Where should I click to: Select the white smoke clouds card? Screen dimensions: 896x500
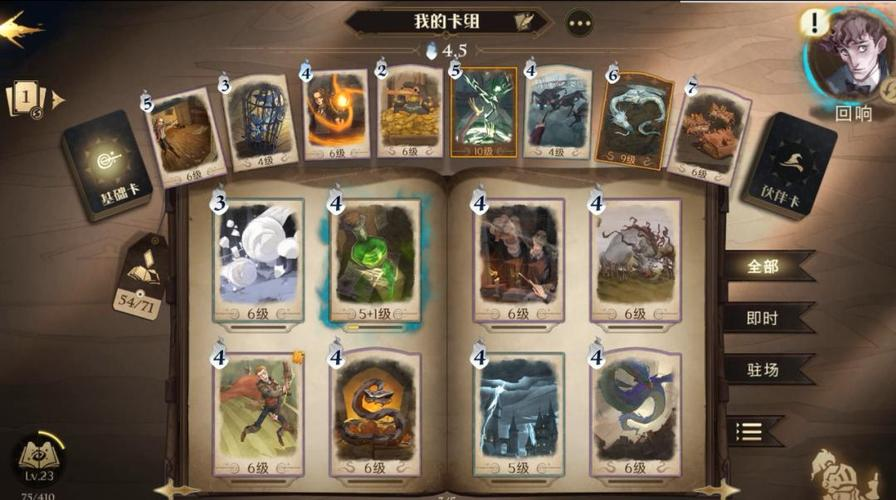point(258,258)
